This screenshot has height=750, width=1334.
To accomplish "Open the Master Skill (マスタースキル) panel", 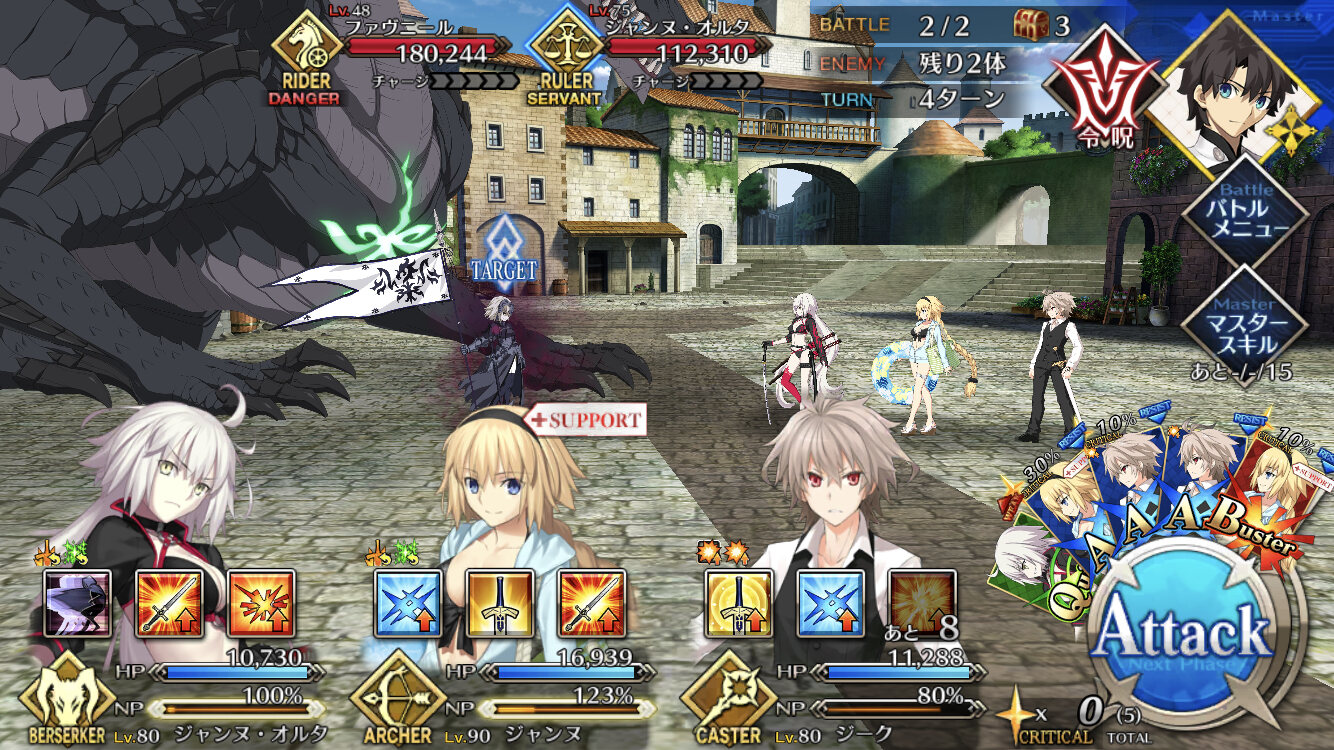I will [1245, 324].
